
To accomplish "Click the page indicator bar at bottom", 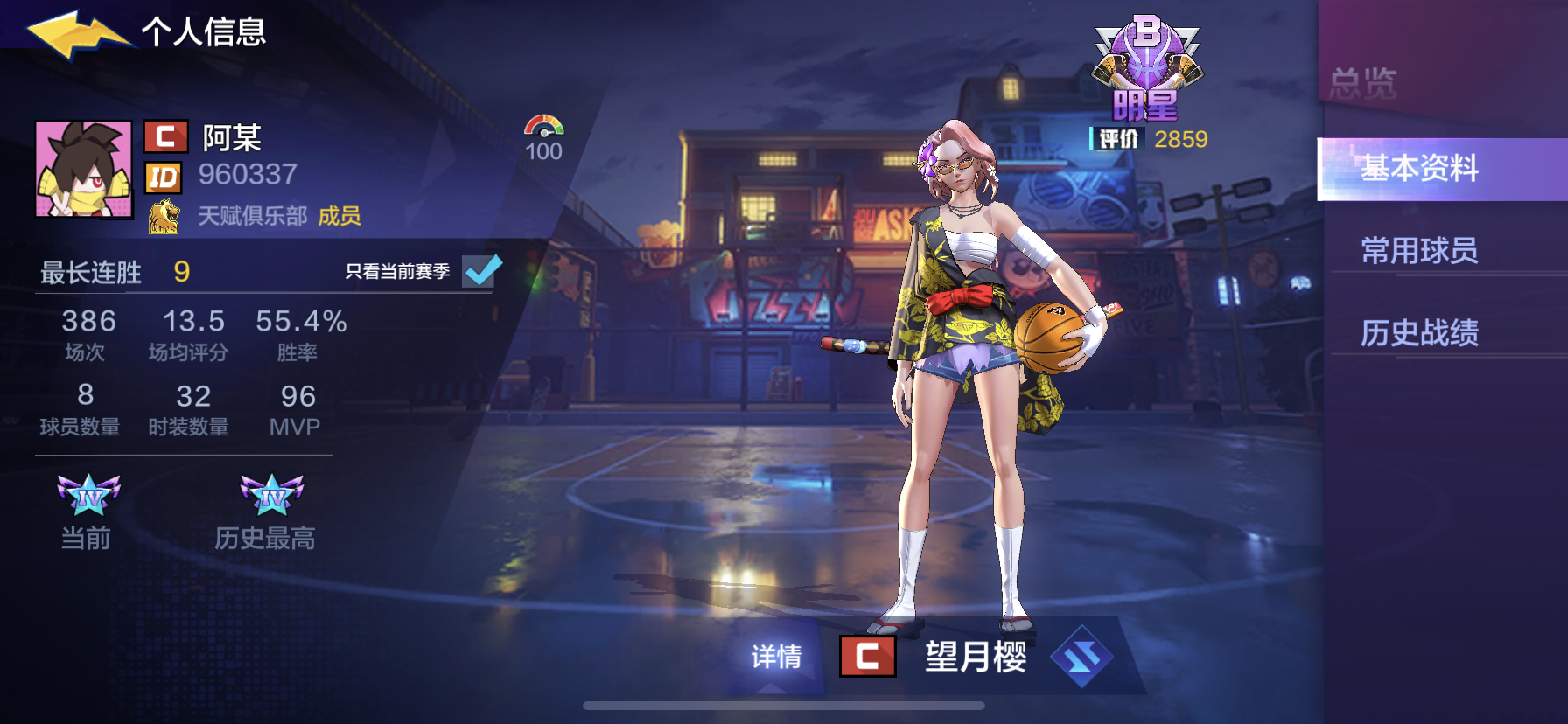I will tap(784, 707).
